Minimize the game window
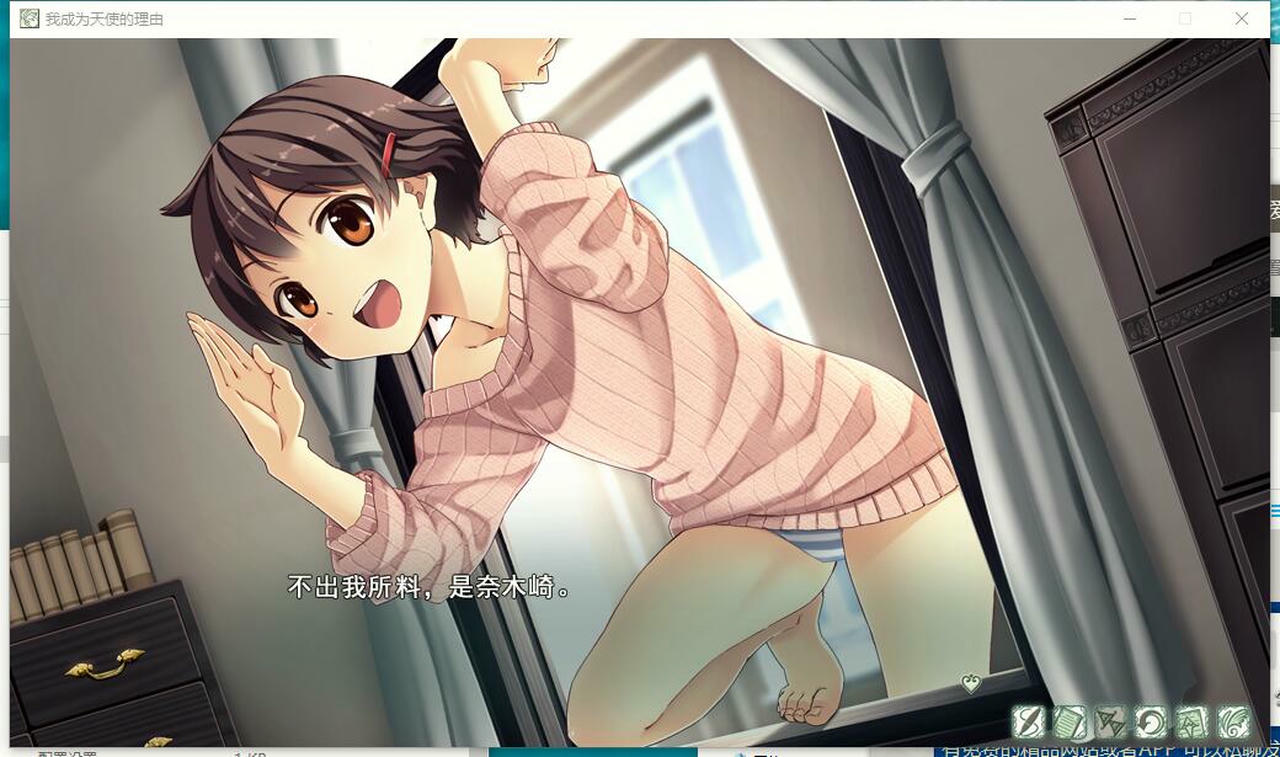The image size is (1280, 757). coord(1129,19)
